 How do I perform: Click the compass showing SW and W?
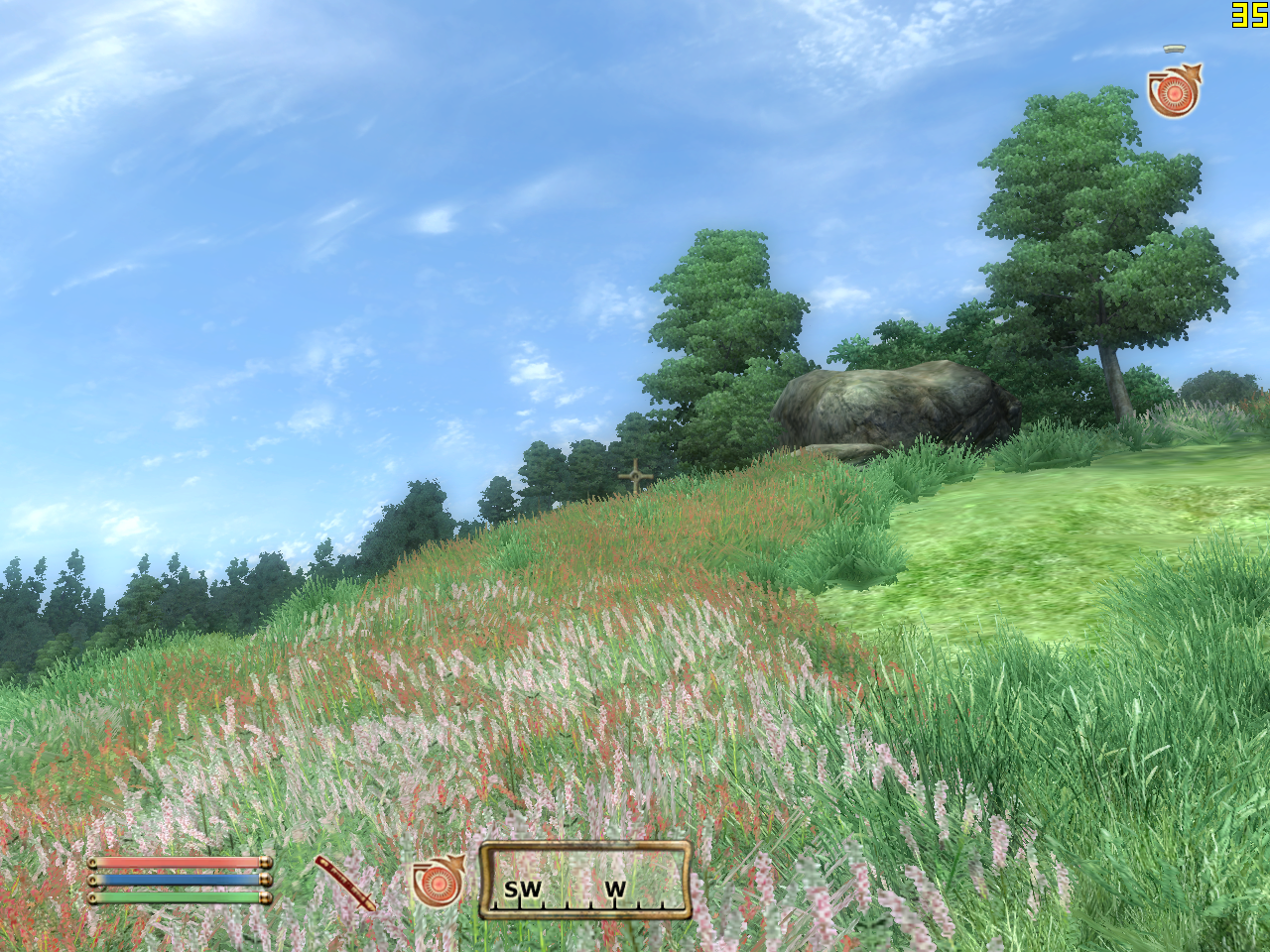pyautogui.click(x=585, y=882)
